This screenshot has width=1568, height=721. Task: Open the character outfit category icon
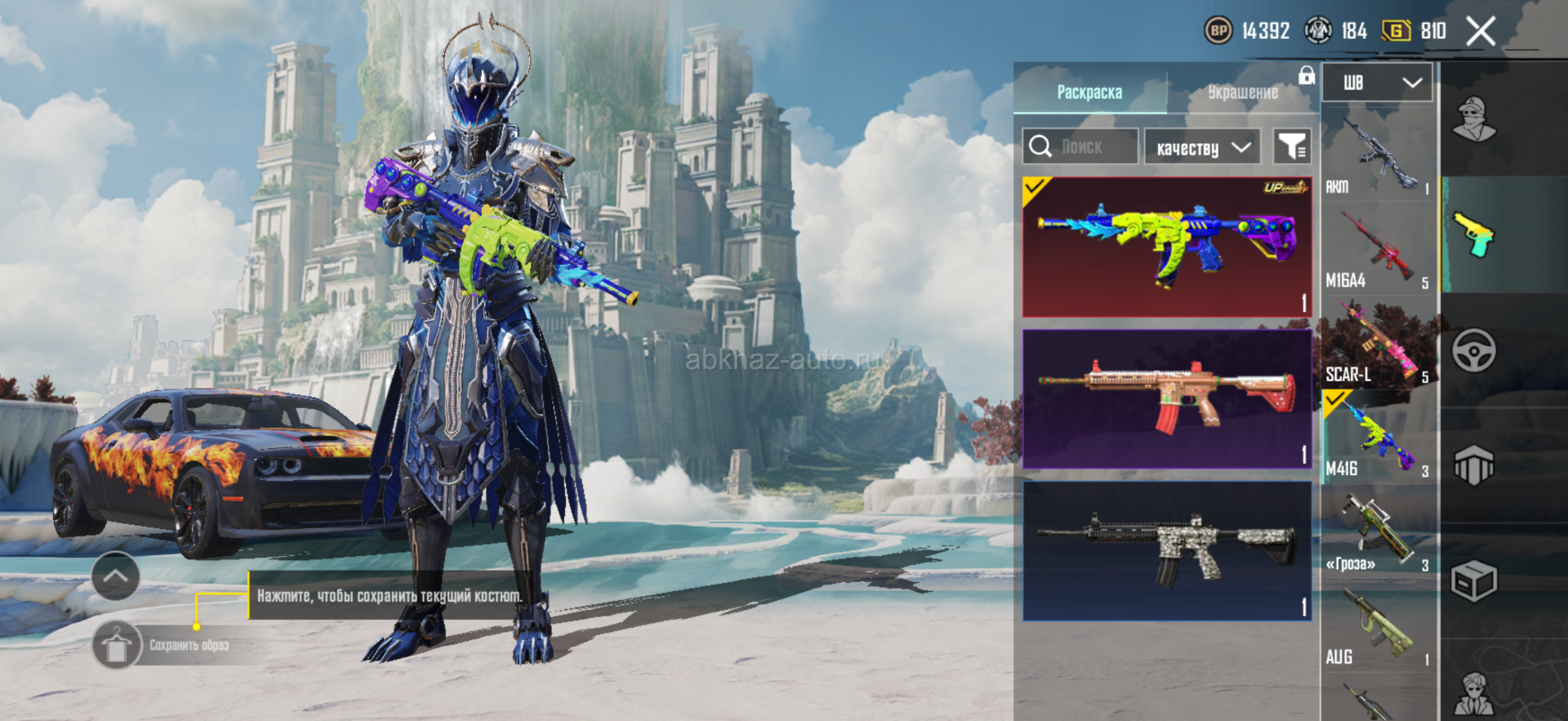coord(1474,120)
